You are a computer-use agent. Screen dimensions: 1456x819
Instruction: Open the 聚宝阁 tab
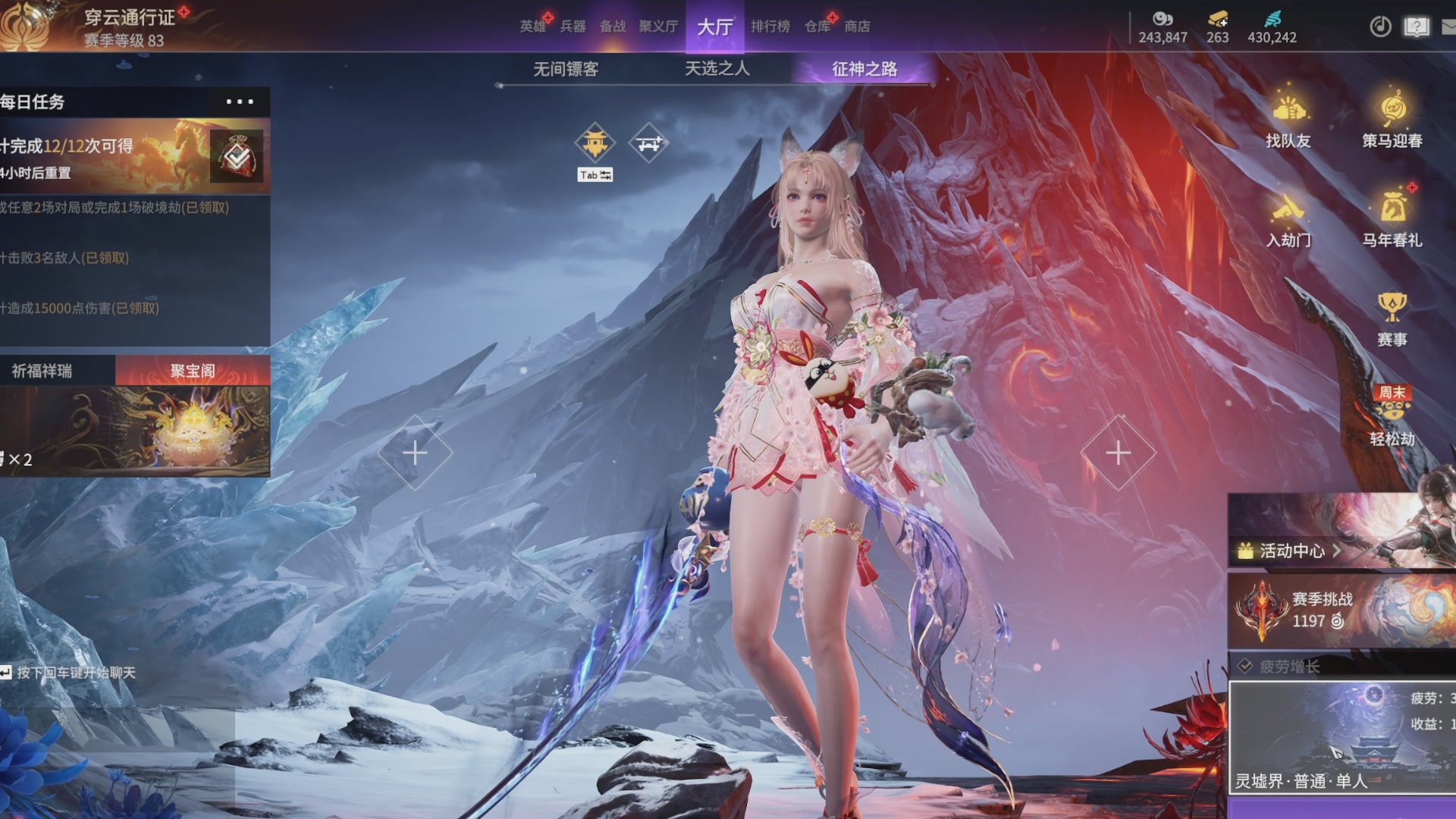point(193,371)
